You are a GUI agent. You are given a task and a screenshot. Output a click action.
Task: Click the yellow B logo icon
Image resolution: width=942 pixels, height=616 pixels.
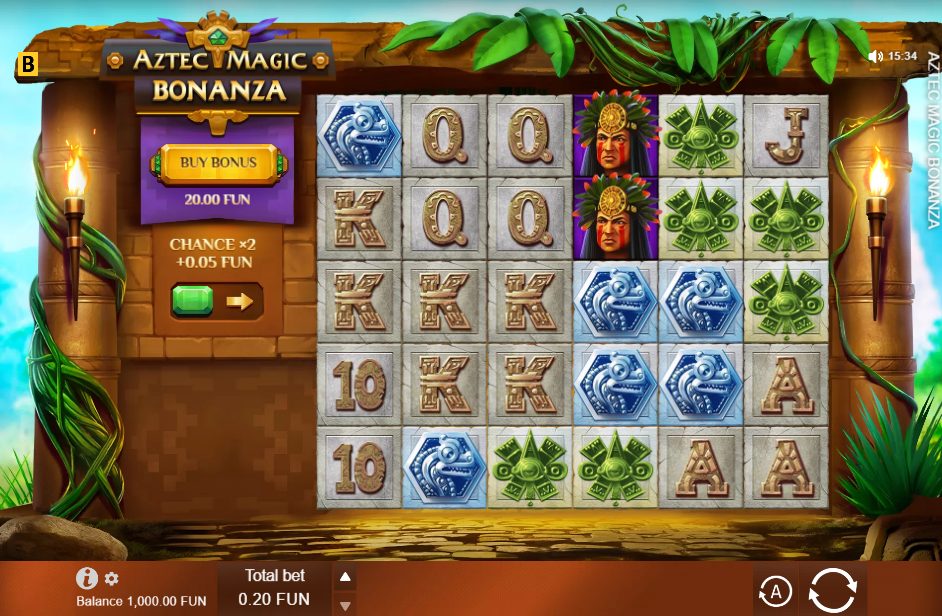pos(27,67)
